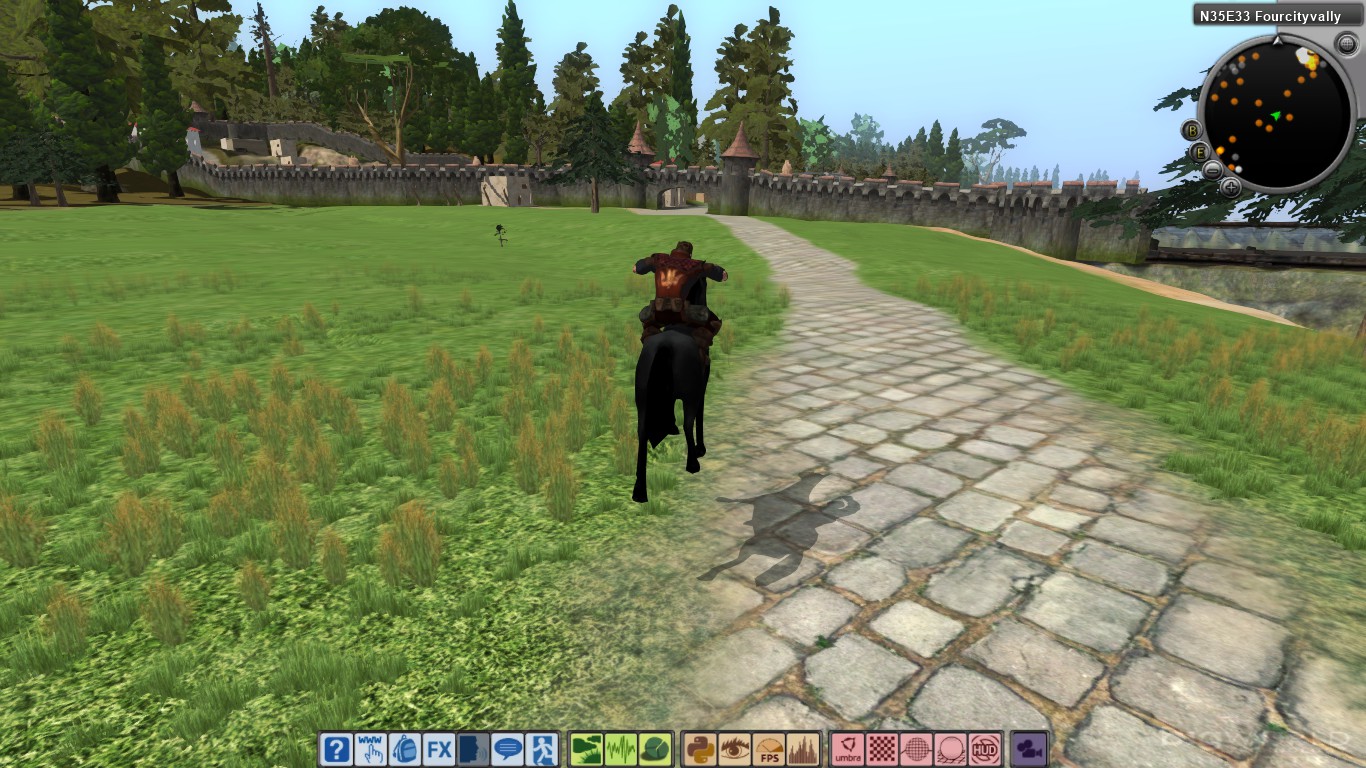The height and width of the screenshot is (768, 1366).
Task: Open the green waveform tool
Action: [621, 749]
